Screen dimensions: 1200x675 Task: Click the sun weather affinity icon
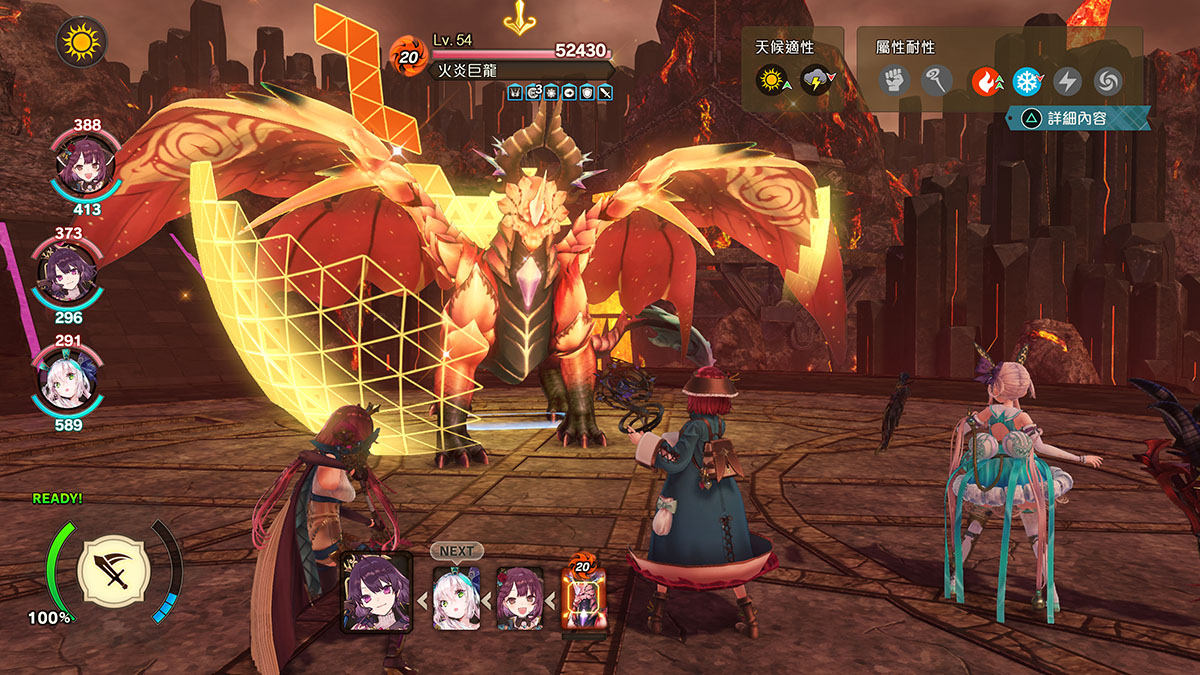click(x=773, y=80)
